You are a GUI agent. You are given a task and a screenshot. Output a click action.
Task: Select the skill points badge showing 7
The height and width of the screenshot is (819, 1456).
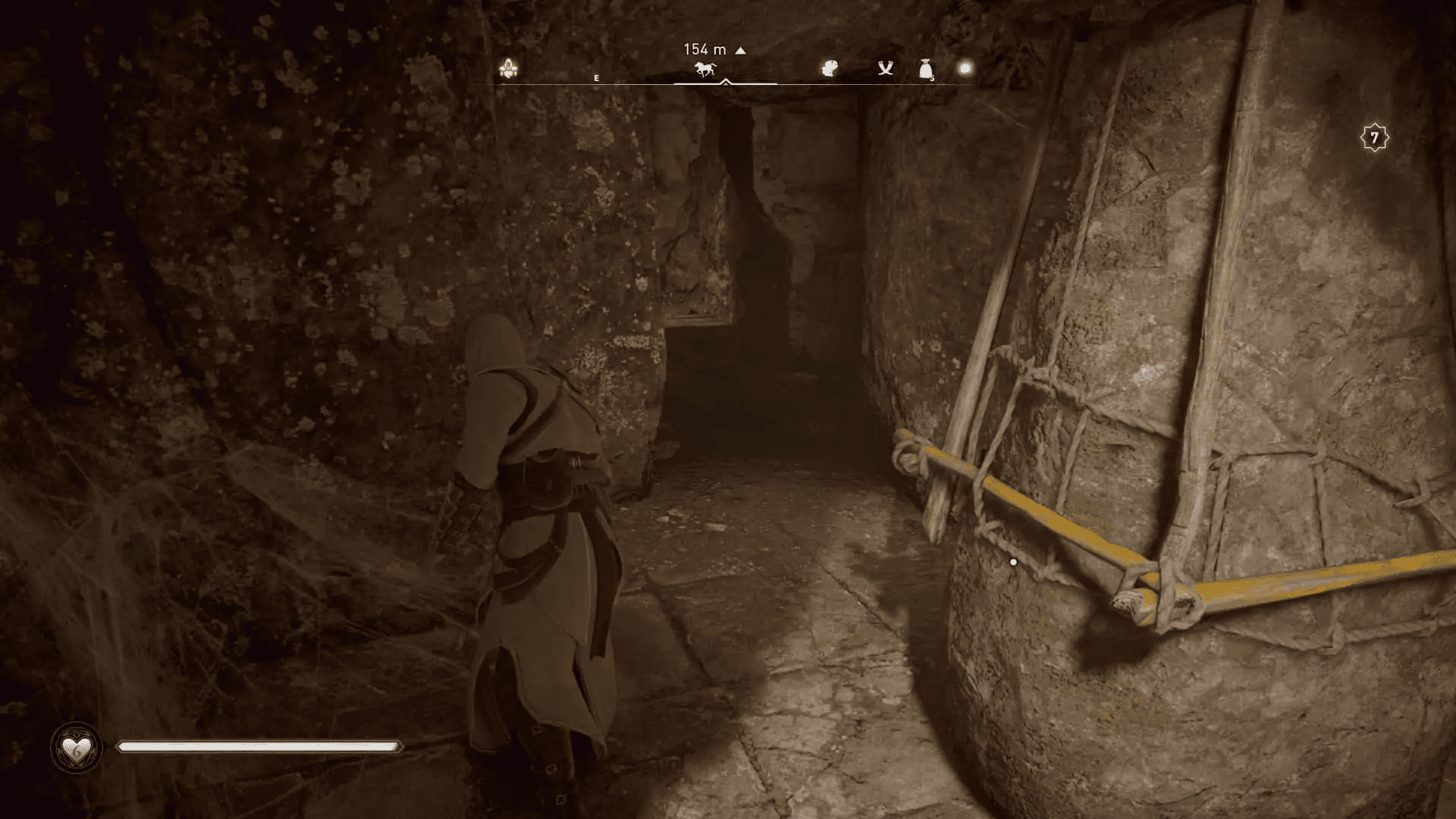coord(1374,135)
